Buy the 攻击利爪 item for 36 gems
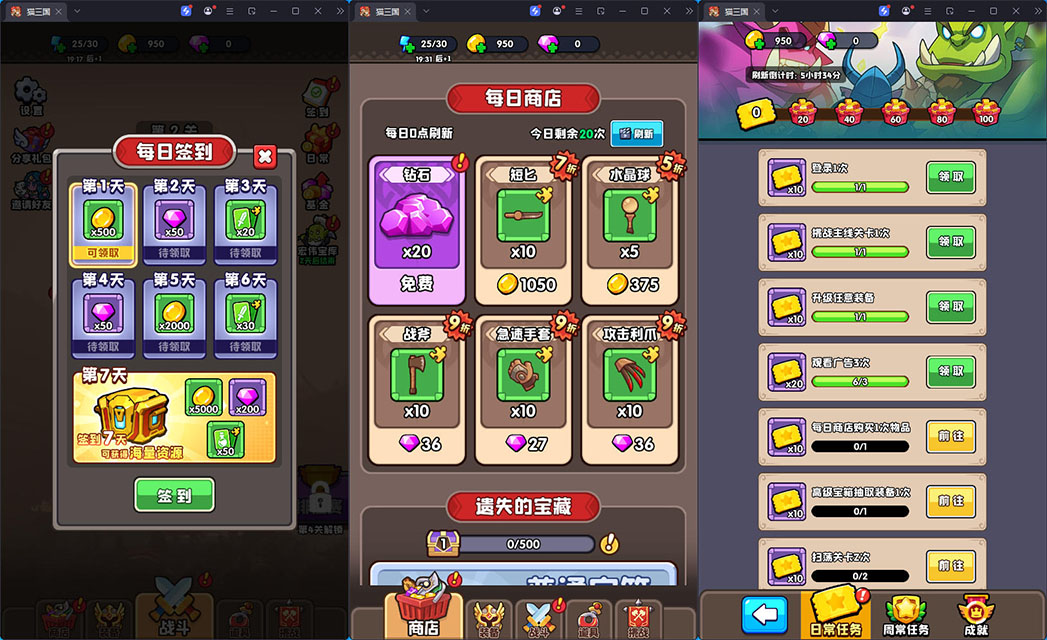Viewport: 1047px width, 640px height. pos(629,389)
